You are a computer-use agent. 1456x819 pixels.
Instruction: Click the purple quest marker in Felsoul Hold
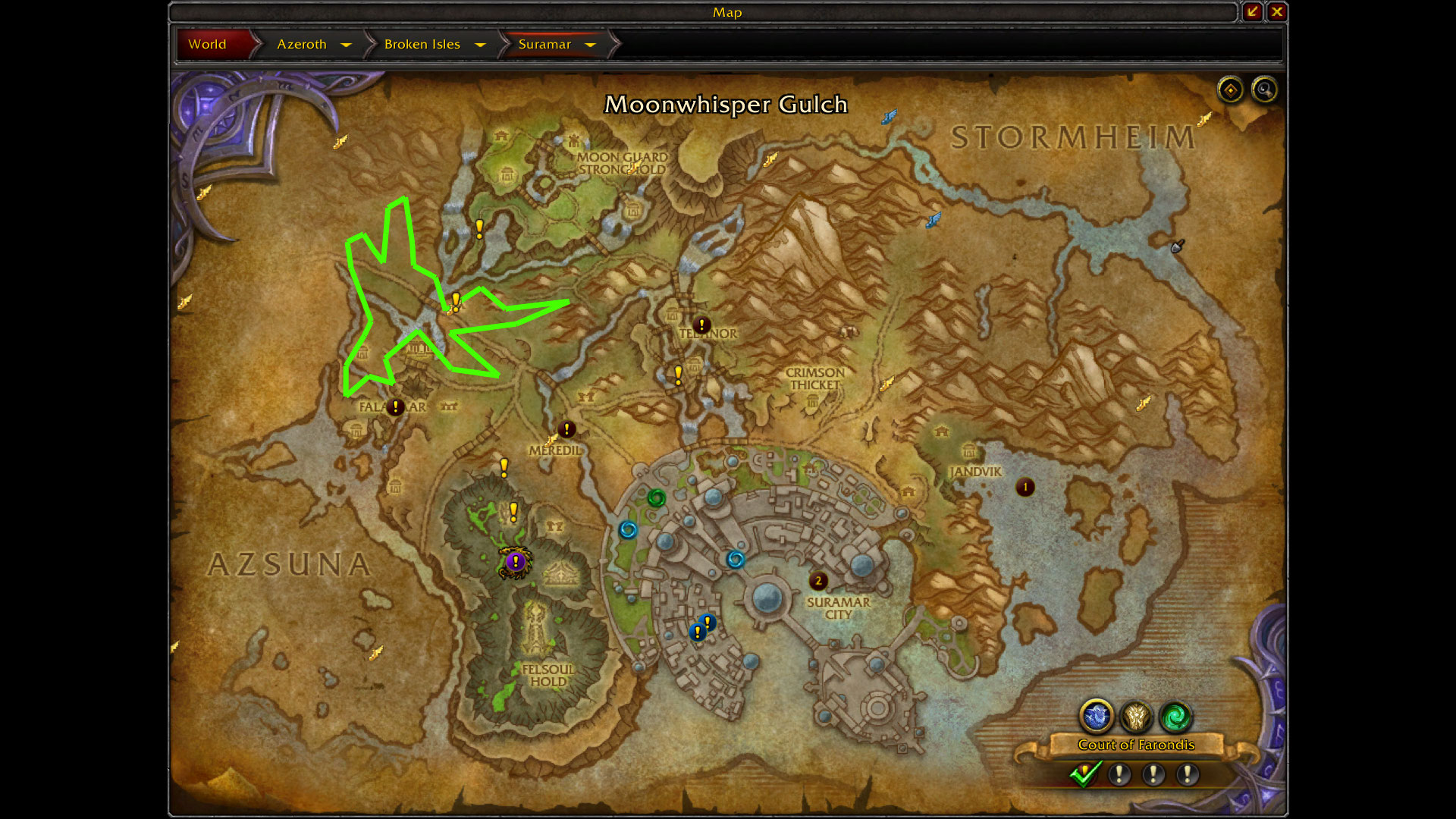(516, 562)
